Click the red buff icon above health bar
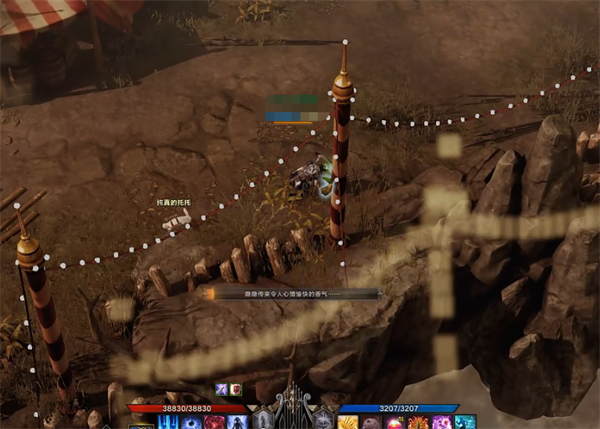The width and height of the screenshot is (600, 429). [236, 389]
